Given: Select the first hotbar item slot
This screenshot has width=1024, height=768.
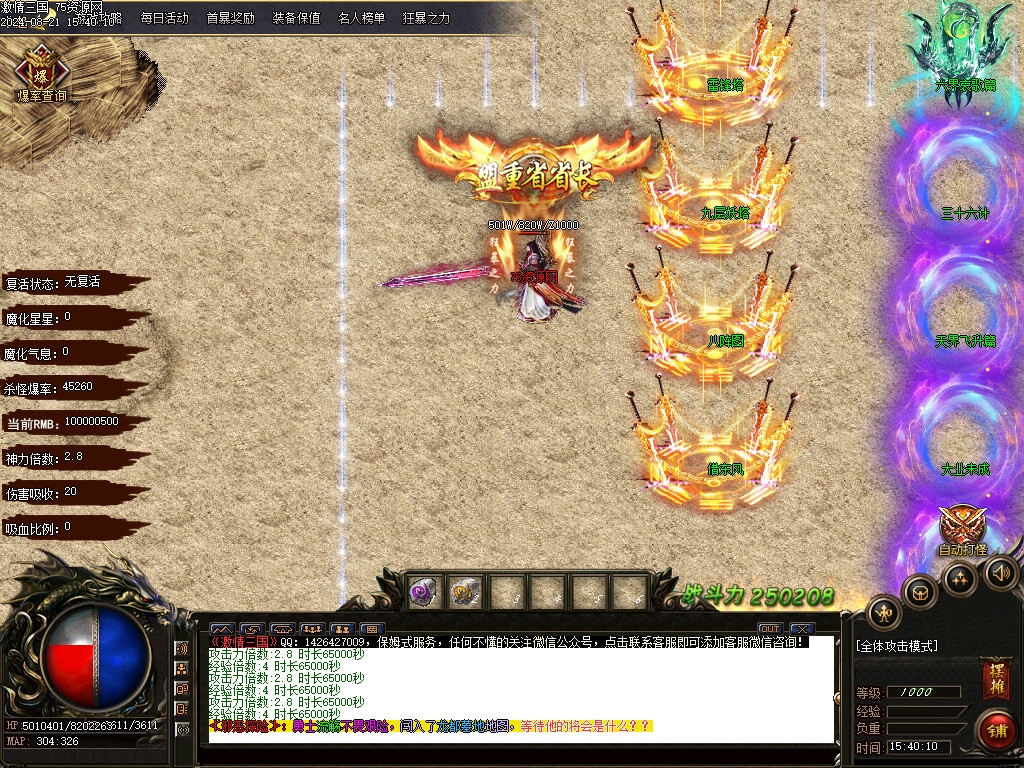Looking at the screenshot, I should [424, 592].
